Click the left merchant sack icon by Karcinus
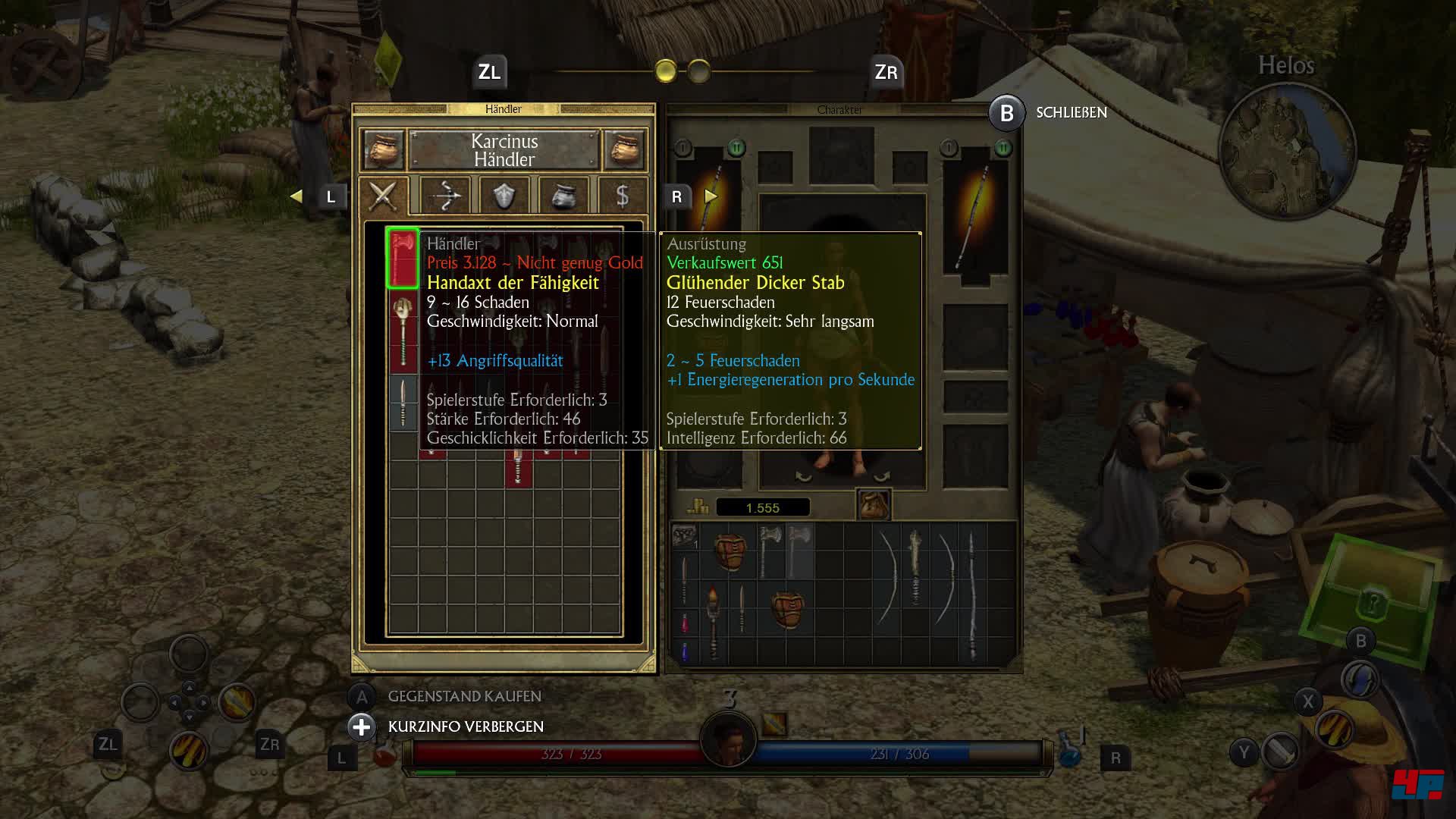Viewport: 1456px width, 819px height. click(383, 149)
